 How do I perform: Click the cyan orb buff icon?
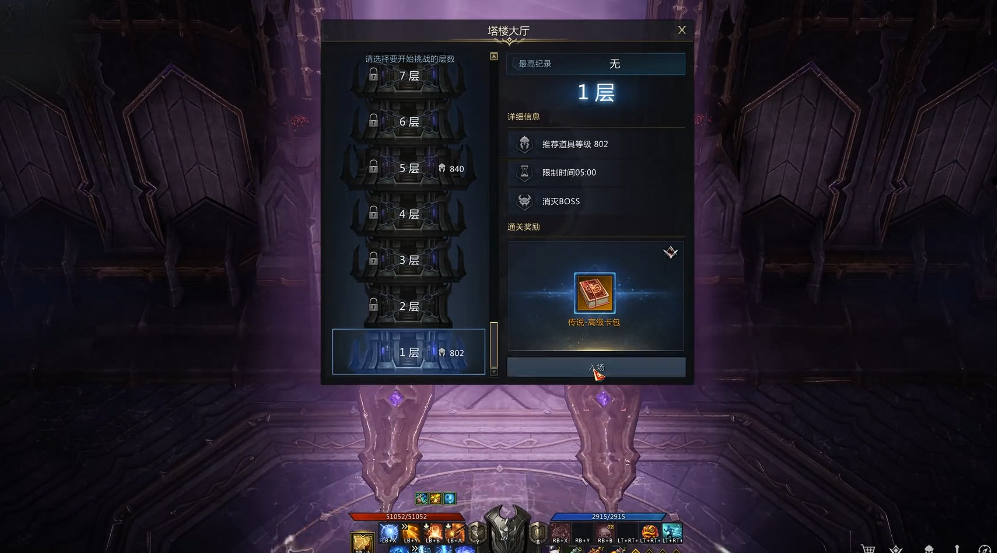[x=450, y=498]
